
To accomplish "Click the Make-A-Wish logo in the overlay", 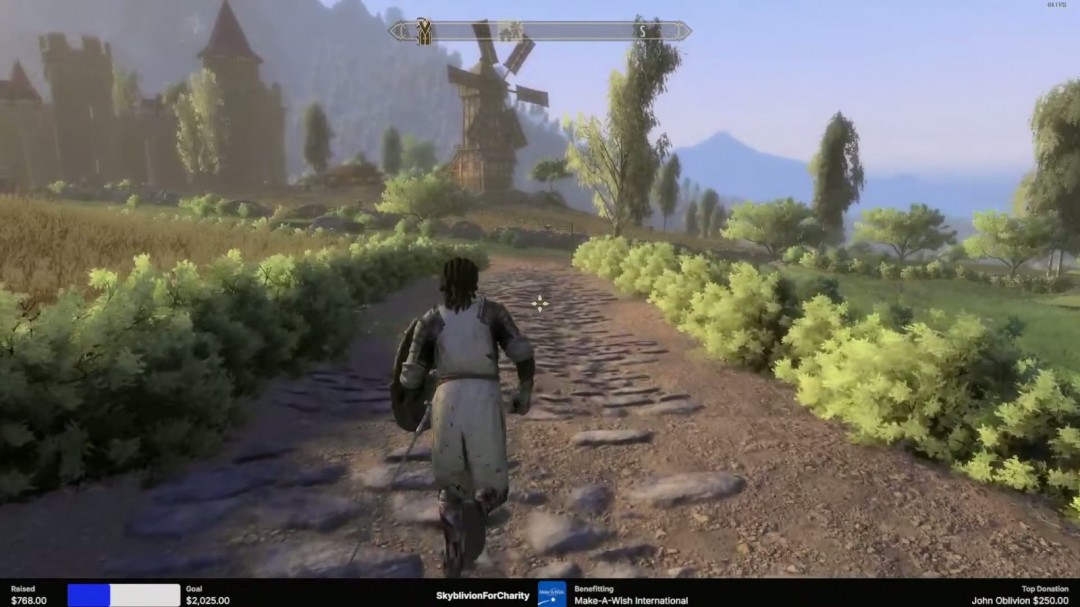I will tap(551, 595).
